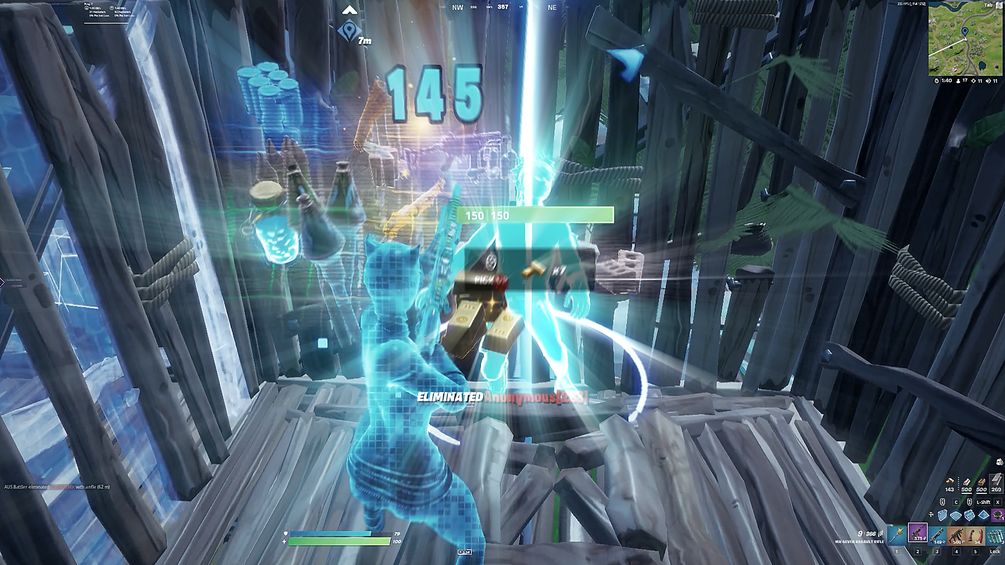
Task: Select the star wand pickaxe slot
Action: tap(898, 536)
